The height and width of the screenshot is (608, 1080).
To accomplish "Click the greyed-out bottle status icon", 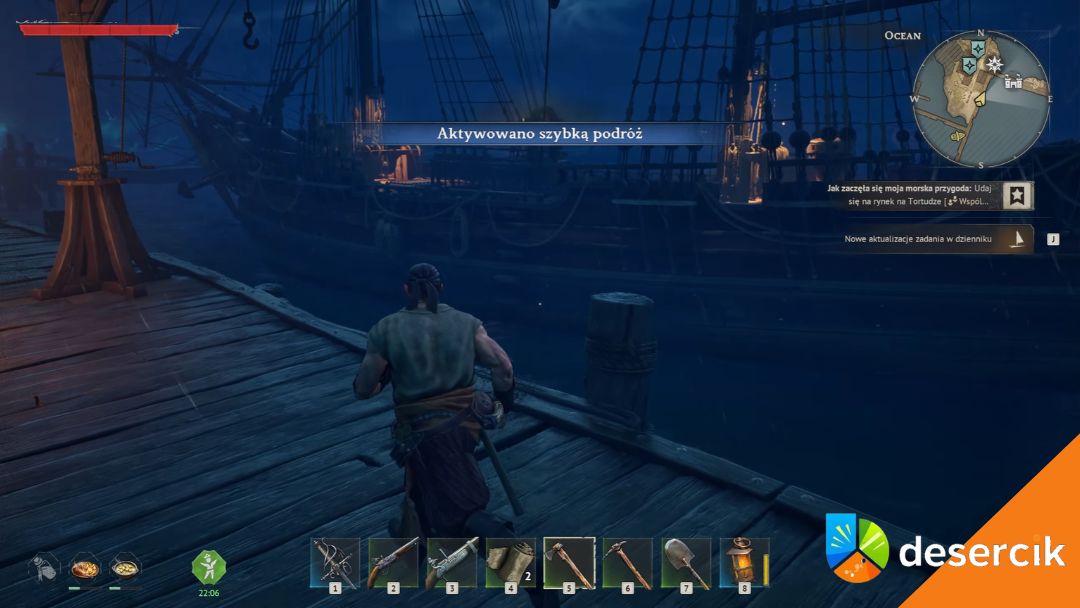I will 43,568.
